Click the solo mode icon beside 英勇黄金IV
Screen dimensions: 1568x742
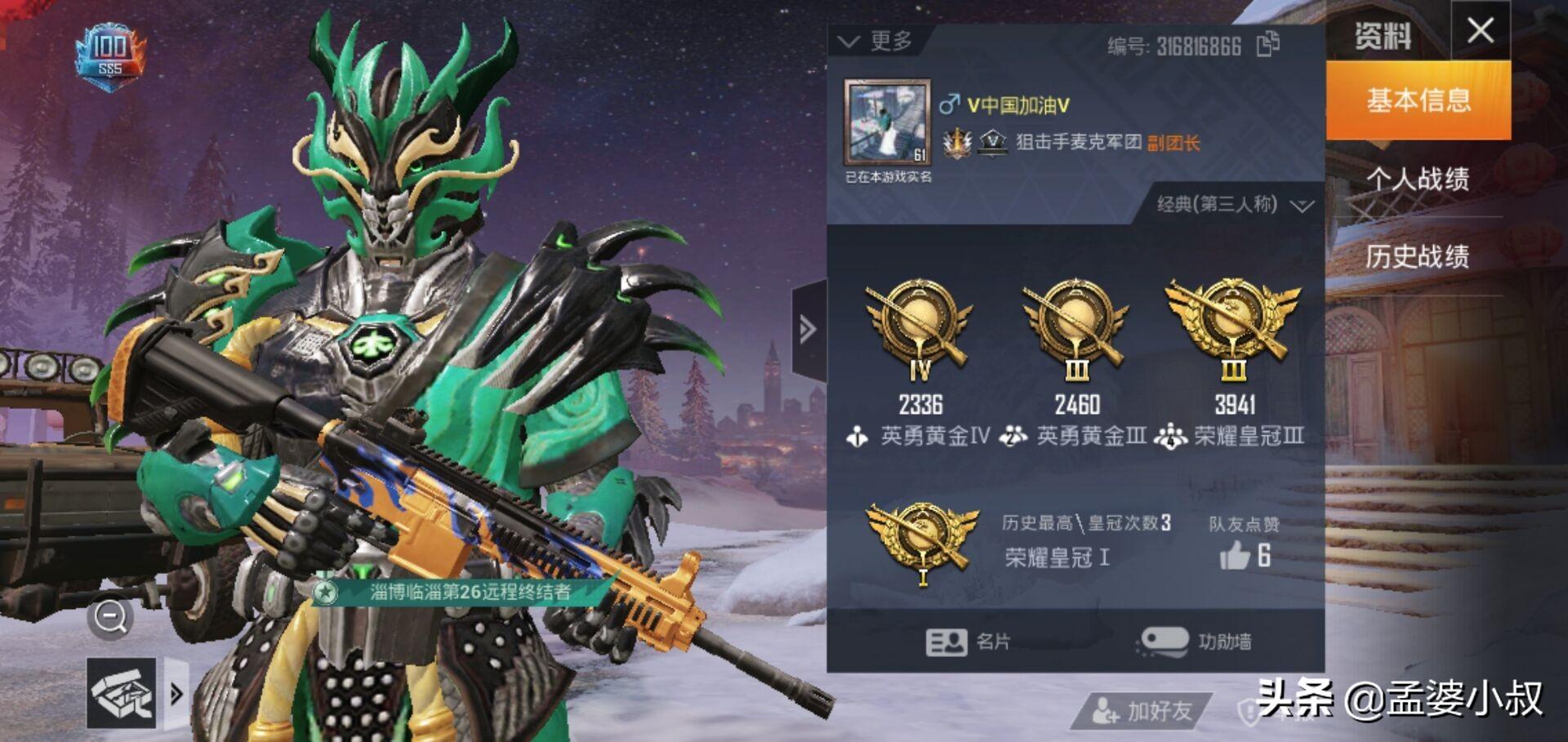coord(857,437)
